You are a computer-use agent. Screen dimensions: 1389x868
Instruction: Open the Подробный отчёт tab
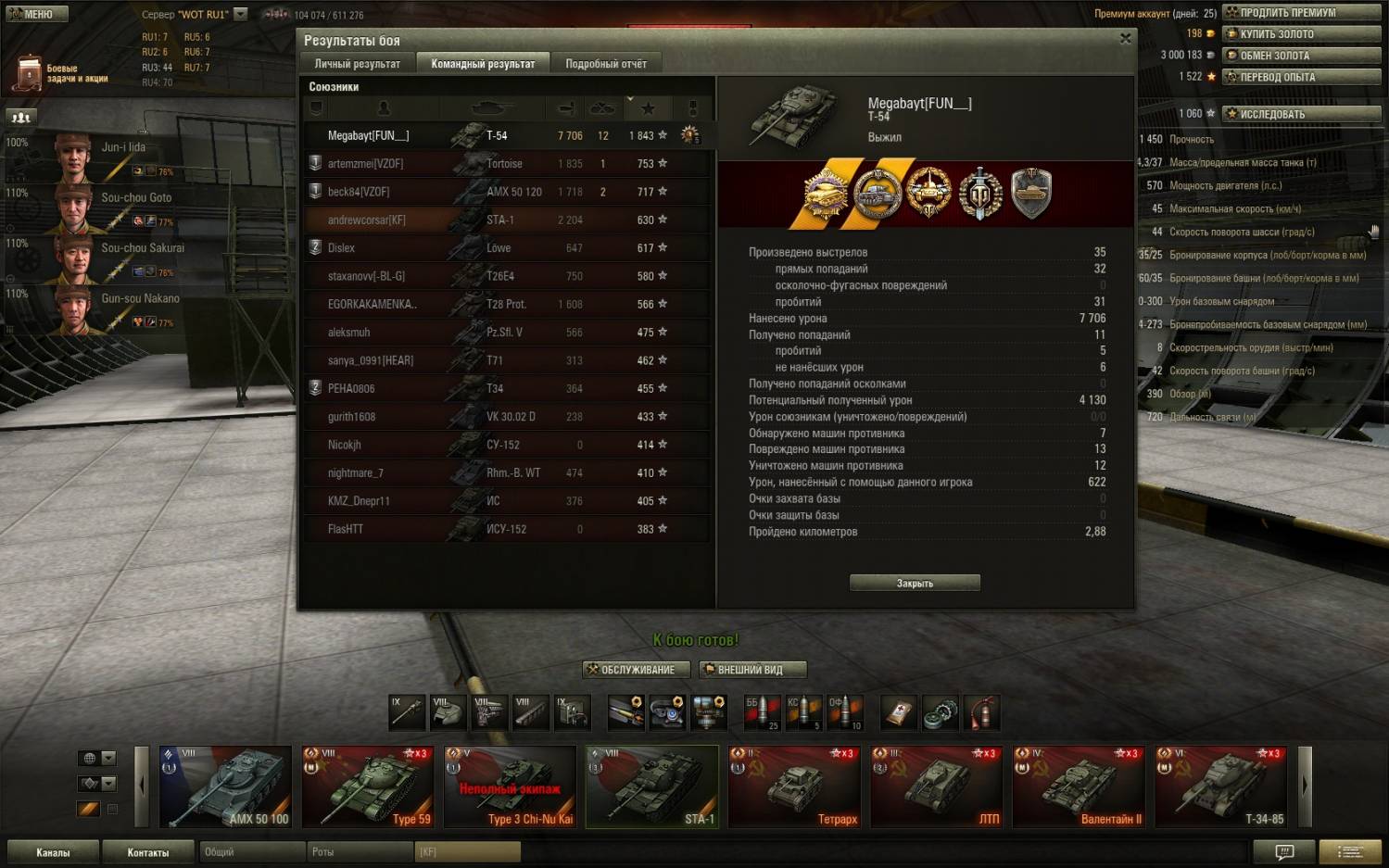pyautogui.click(x=606, y=64)
